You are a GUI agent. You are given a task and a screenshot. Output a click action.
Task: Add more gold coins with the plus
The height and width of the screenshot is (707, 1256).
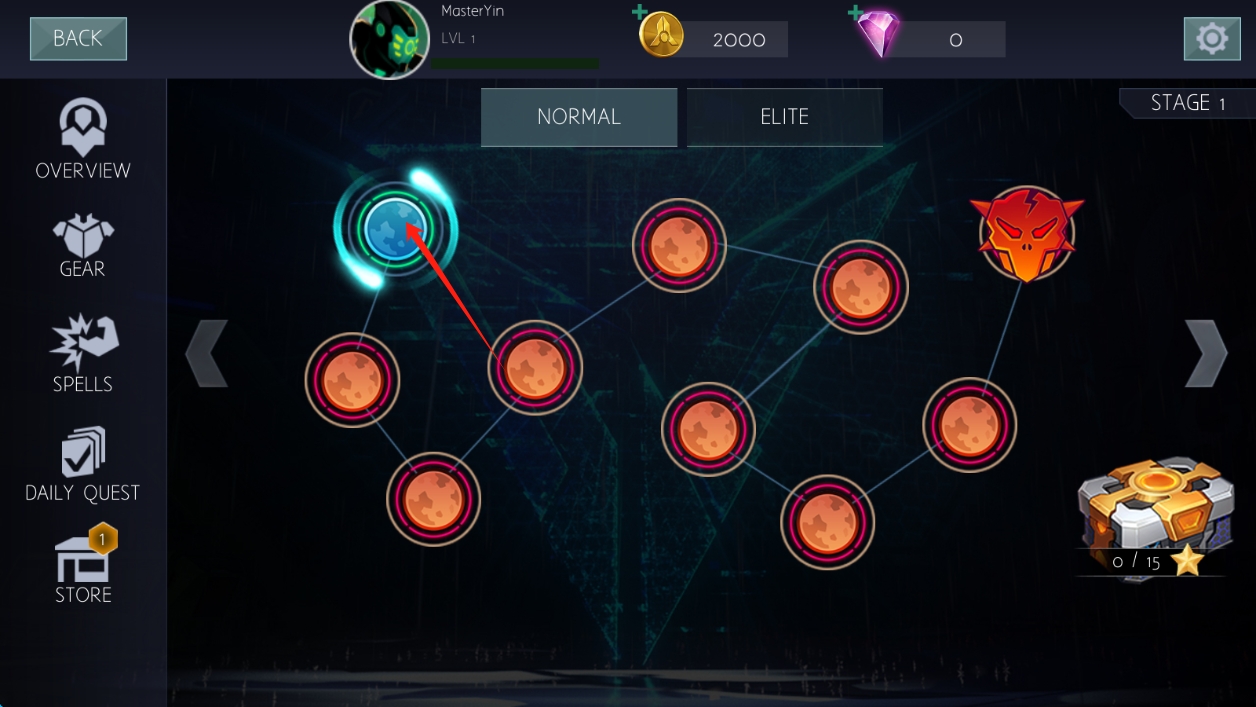click(x=640, y=14)
